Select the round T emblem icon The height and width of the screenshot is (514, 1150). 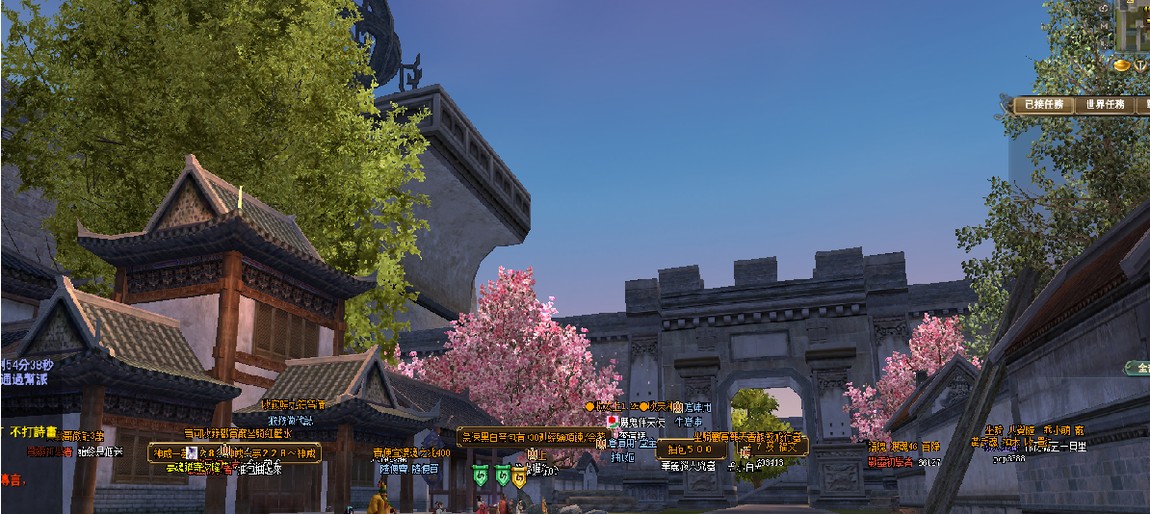[1141, 66]
